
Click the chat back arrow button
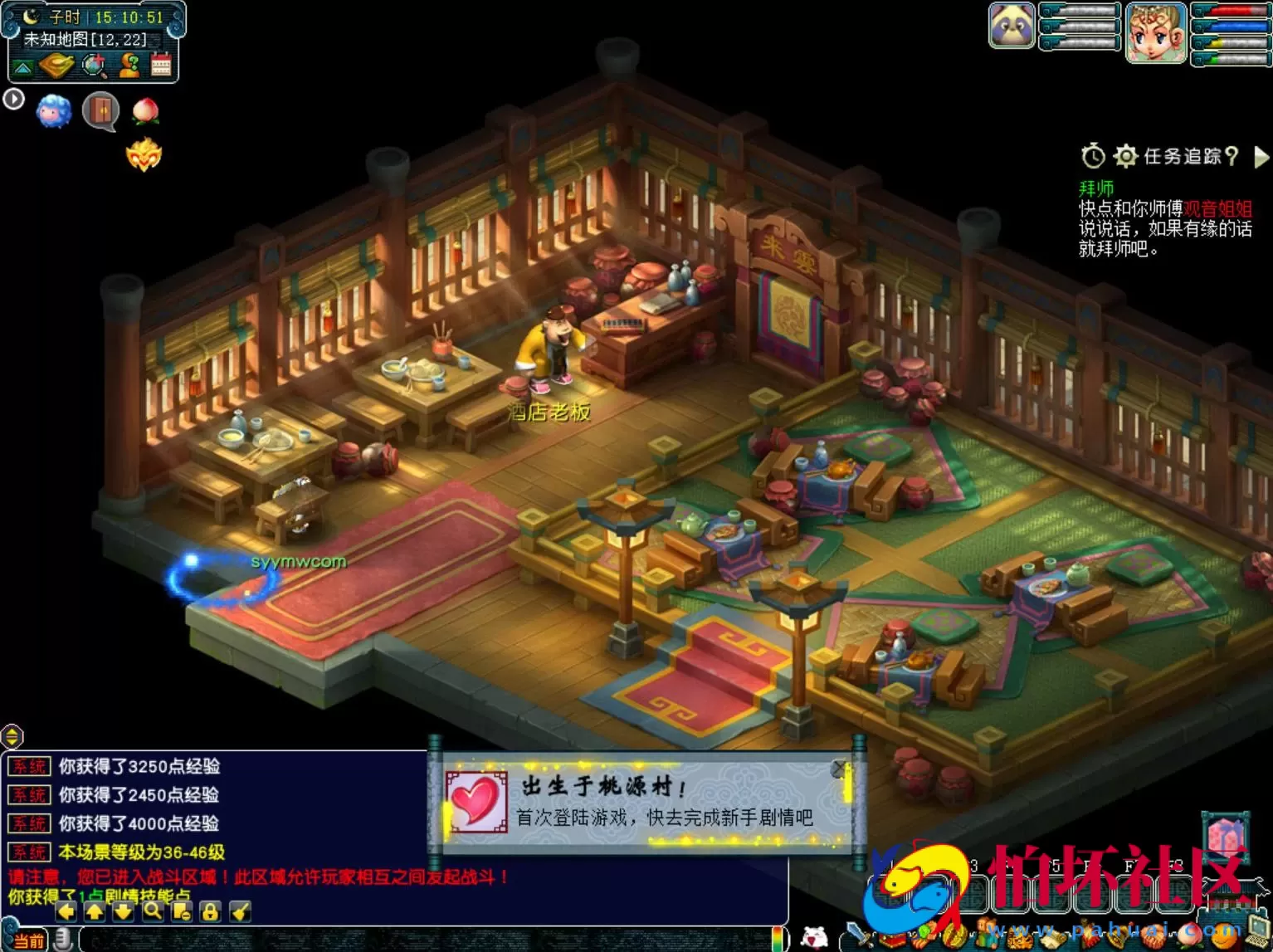click(x=66, y=911)
